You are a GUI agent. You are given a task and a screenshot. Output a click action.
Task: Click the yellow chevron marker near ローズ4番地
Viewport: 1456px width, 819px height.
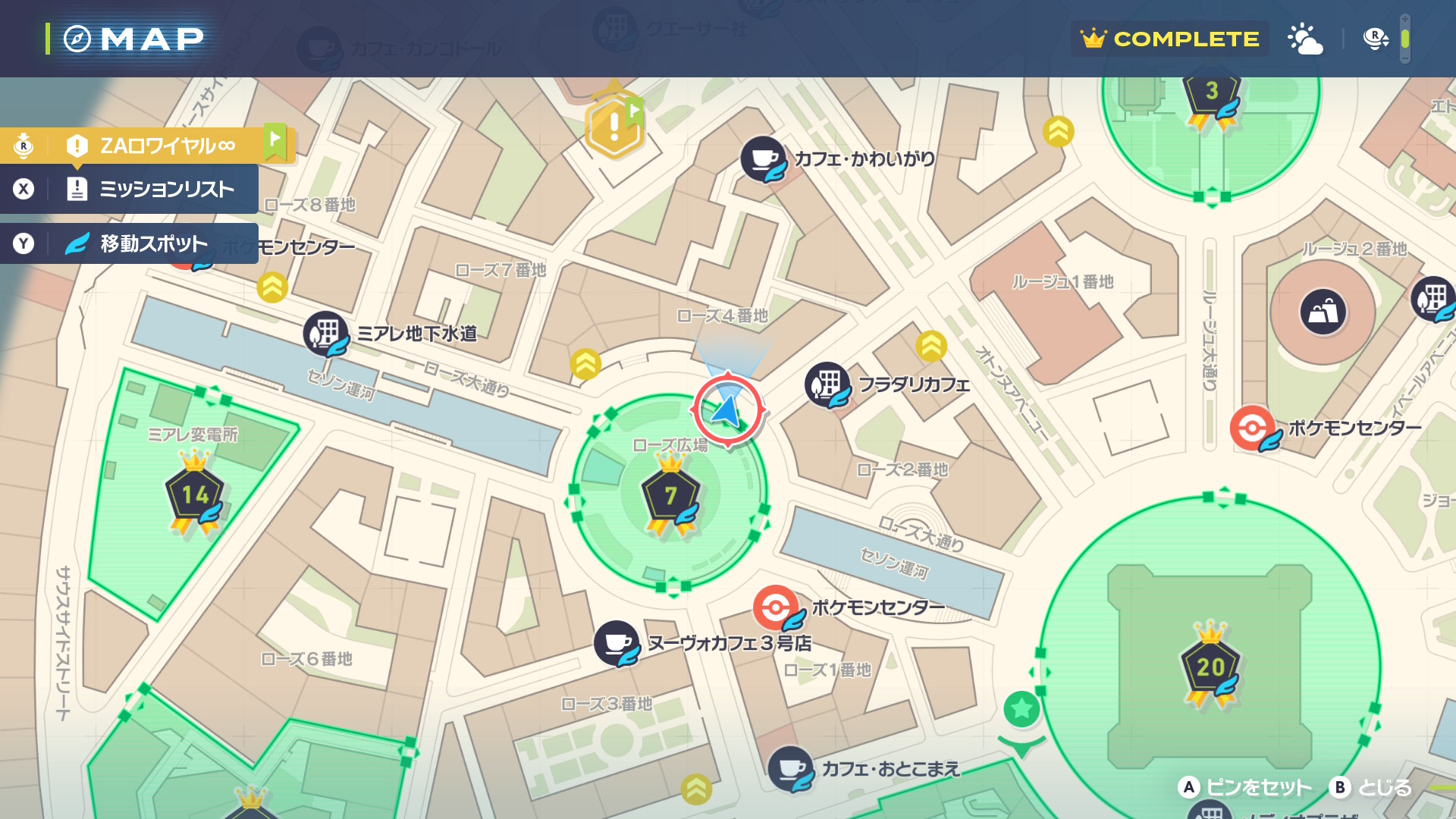[585, 365]
